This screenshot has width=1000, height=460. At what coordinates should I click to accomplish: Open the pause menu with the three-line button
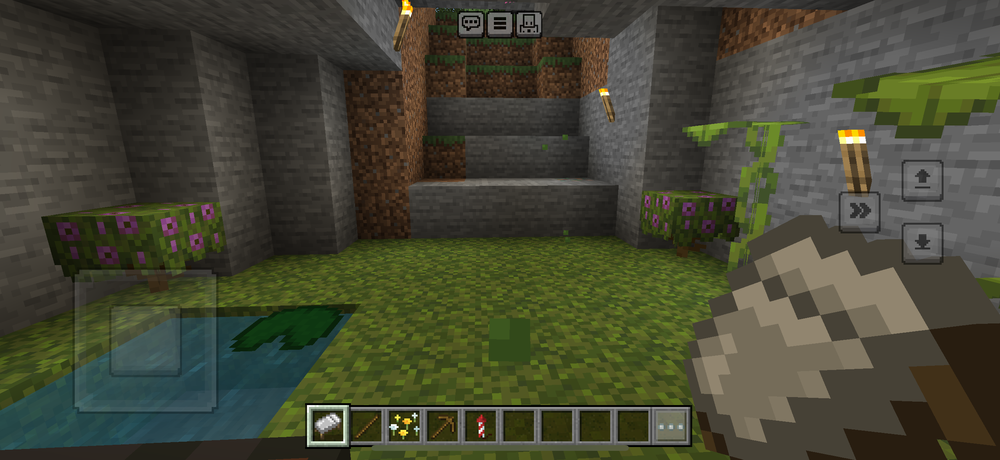[x=500, y=24]
